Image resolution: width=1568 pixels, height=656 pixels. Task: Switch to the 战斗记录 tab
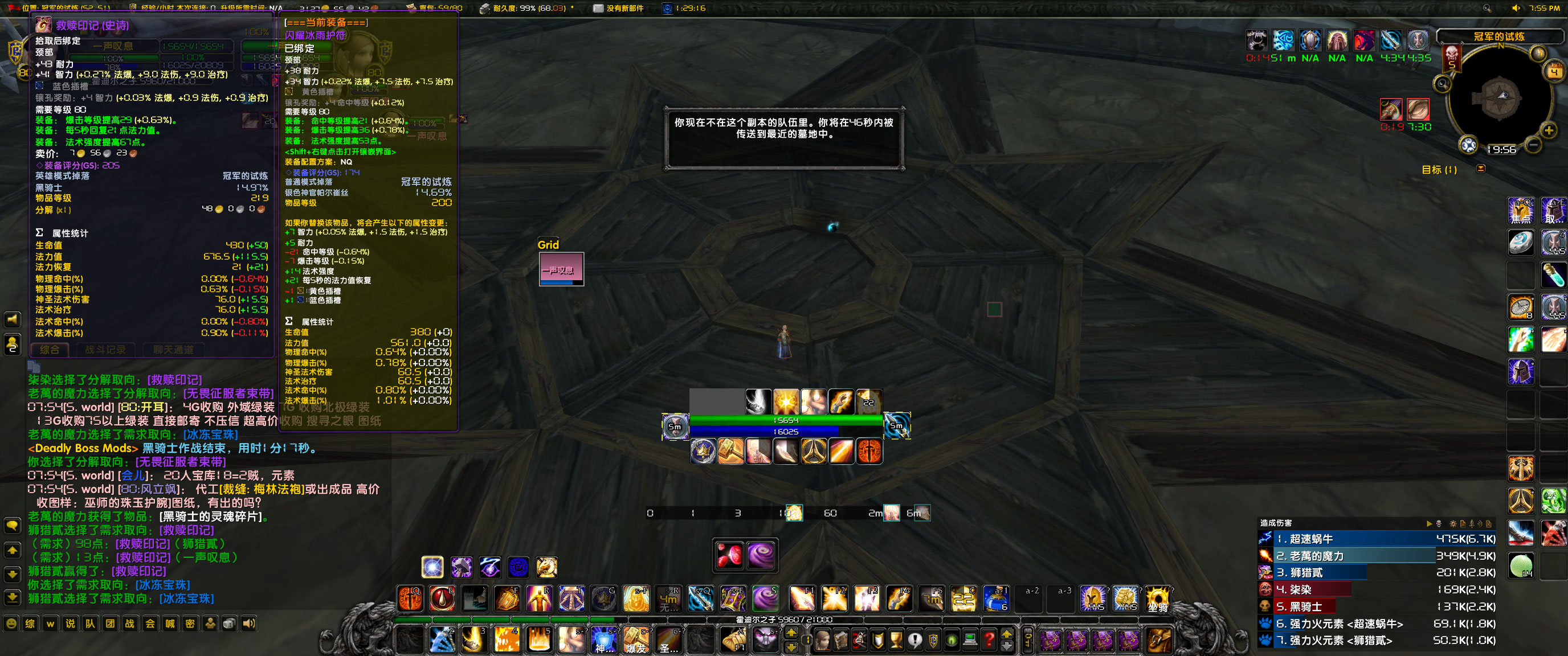click(x=105, y=350)
